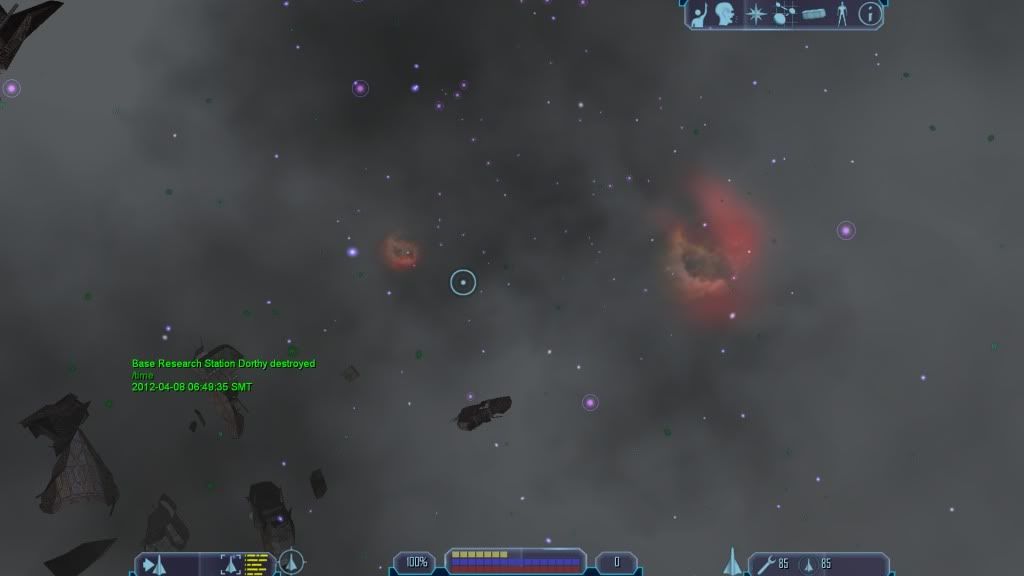Open the standing humanoid figure icon
1024x576 pixels.
(x=842, y=14)
